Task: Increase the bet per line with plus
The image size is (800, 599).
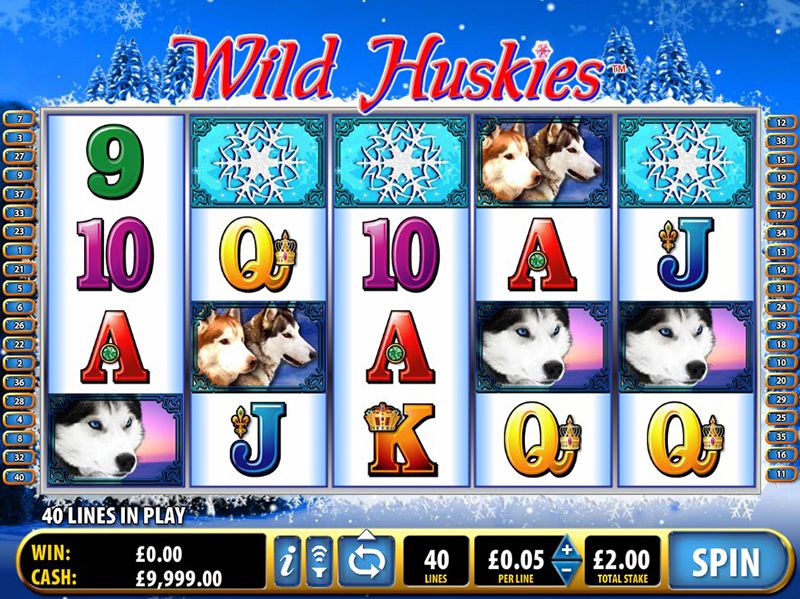Action: (x=565, y=551)
